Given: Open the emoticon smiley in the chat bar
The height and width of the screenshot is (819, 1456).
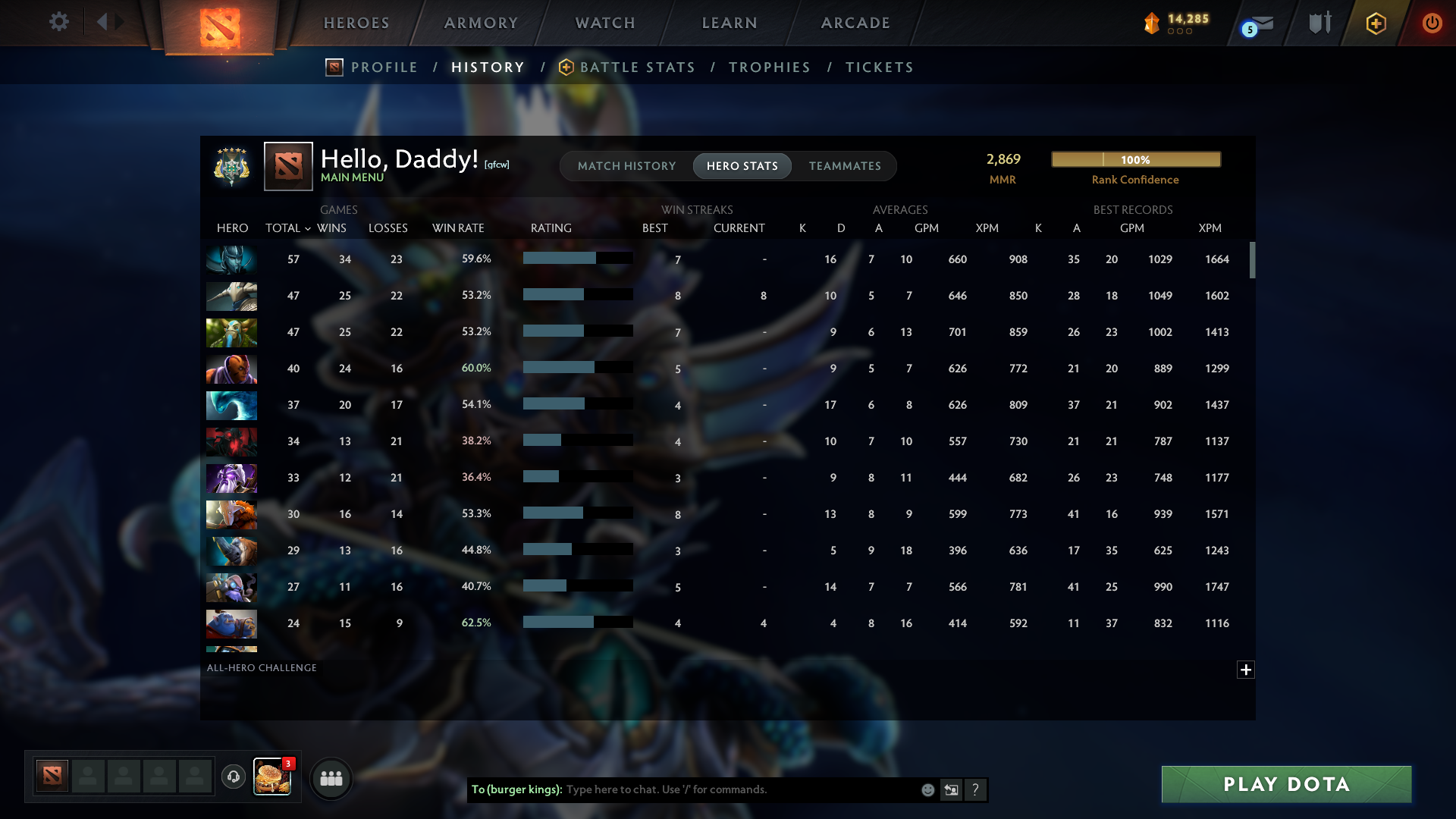Looking at the screenshot, I should click(x=927, y=789).
